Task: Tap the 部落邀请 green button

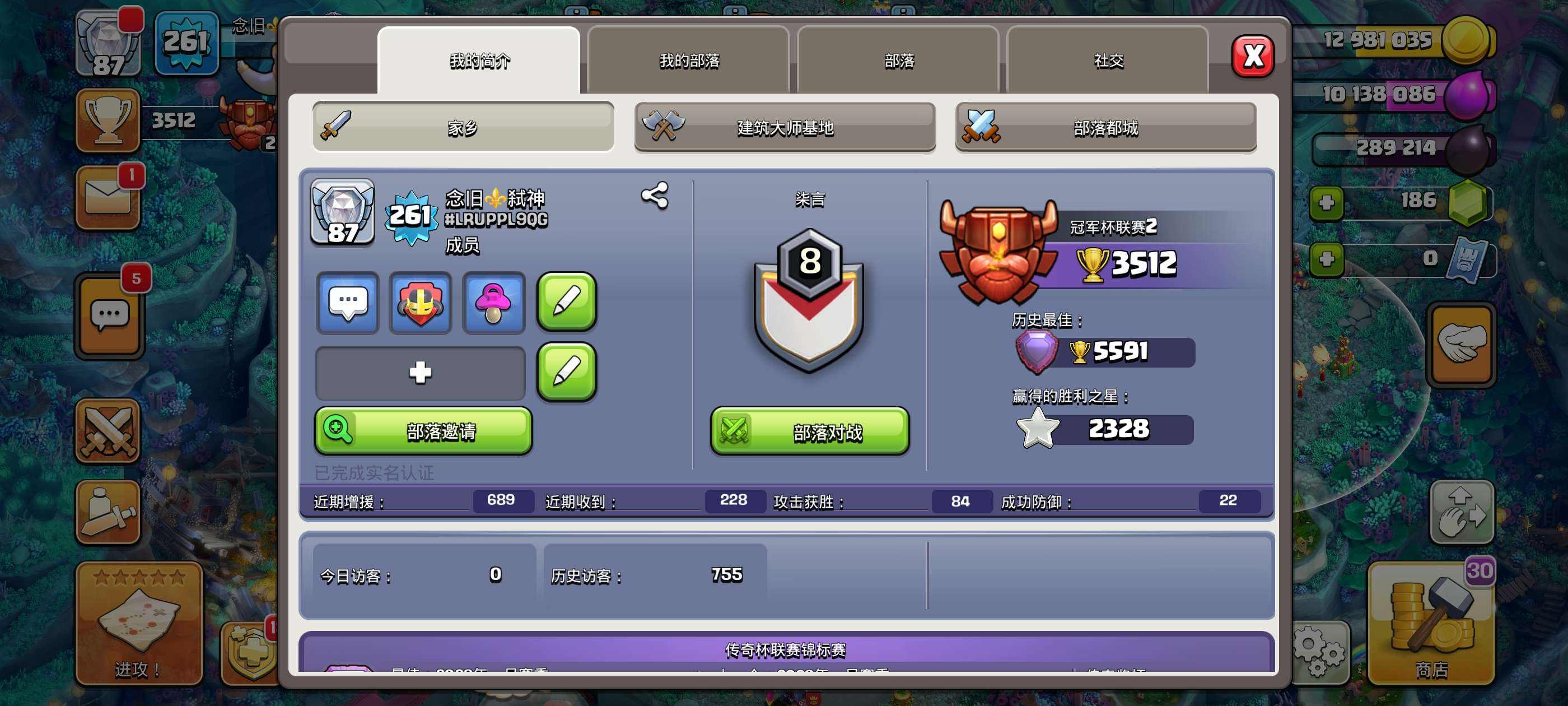Action: (x=423, y=431)
